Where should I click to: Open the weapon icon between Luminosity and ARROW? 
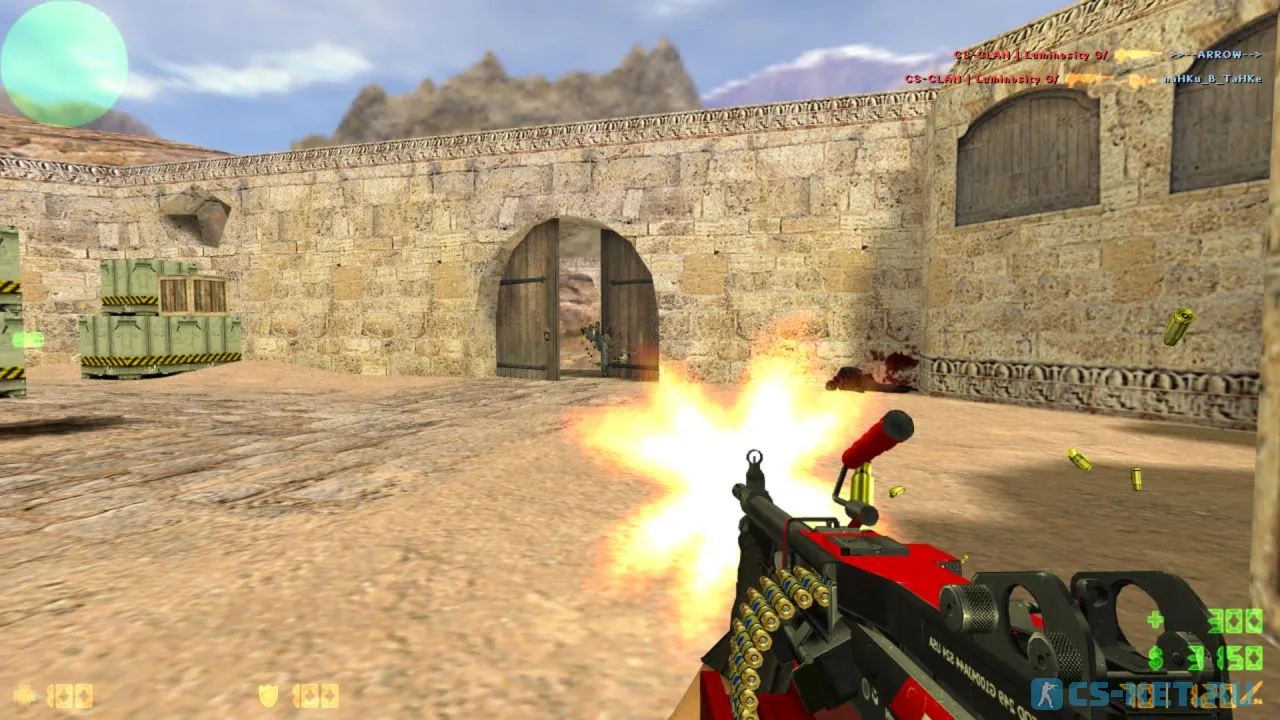1136,55
